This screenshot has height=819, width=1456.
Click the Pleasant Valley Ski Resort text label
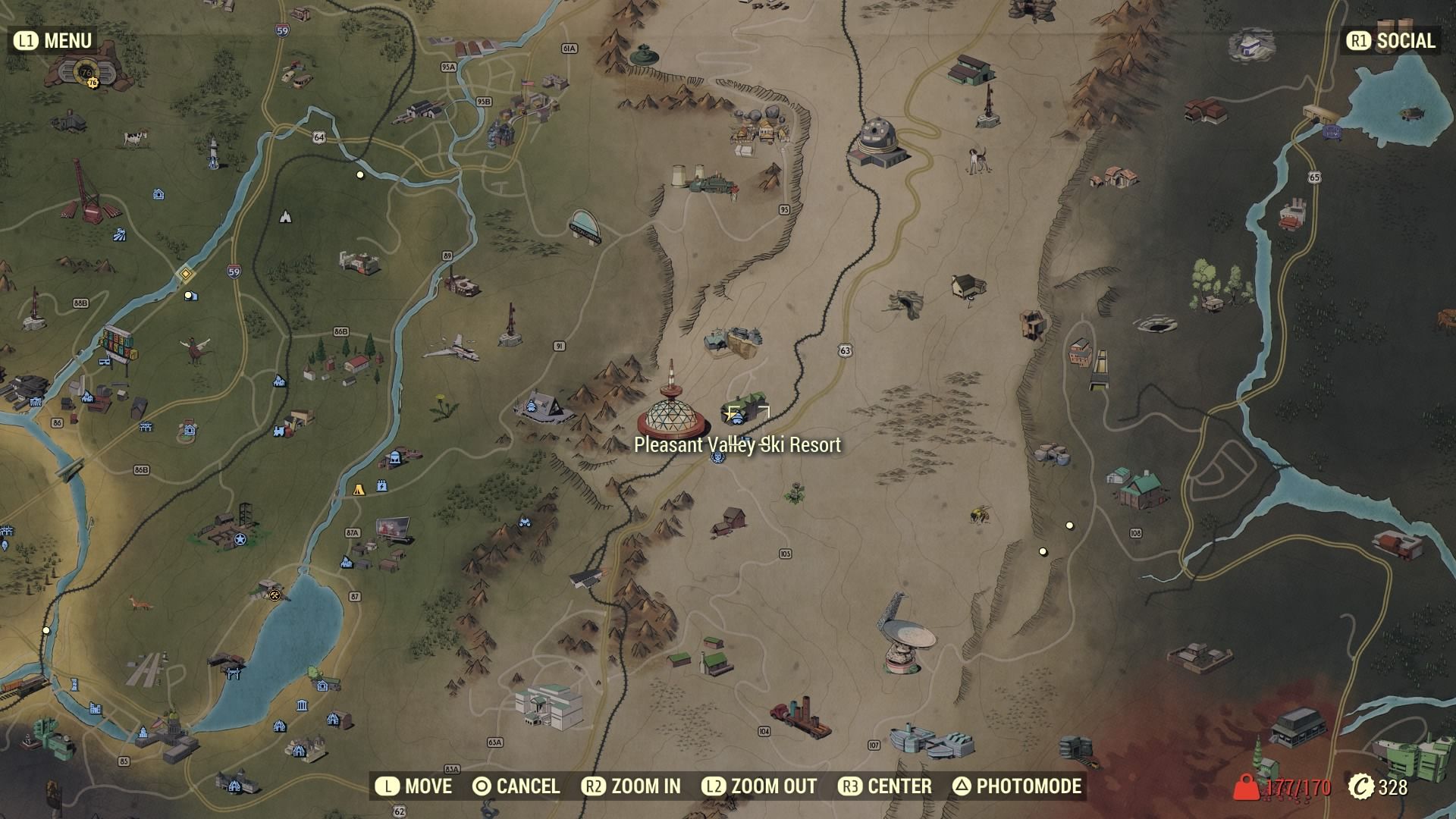[x=737, y=447]
